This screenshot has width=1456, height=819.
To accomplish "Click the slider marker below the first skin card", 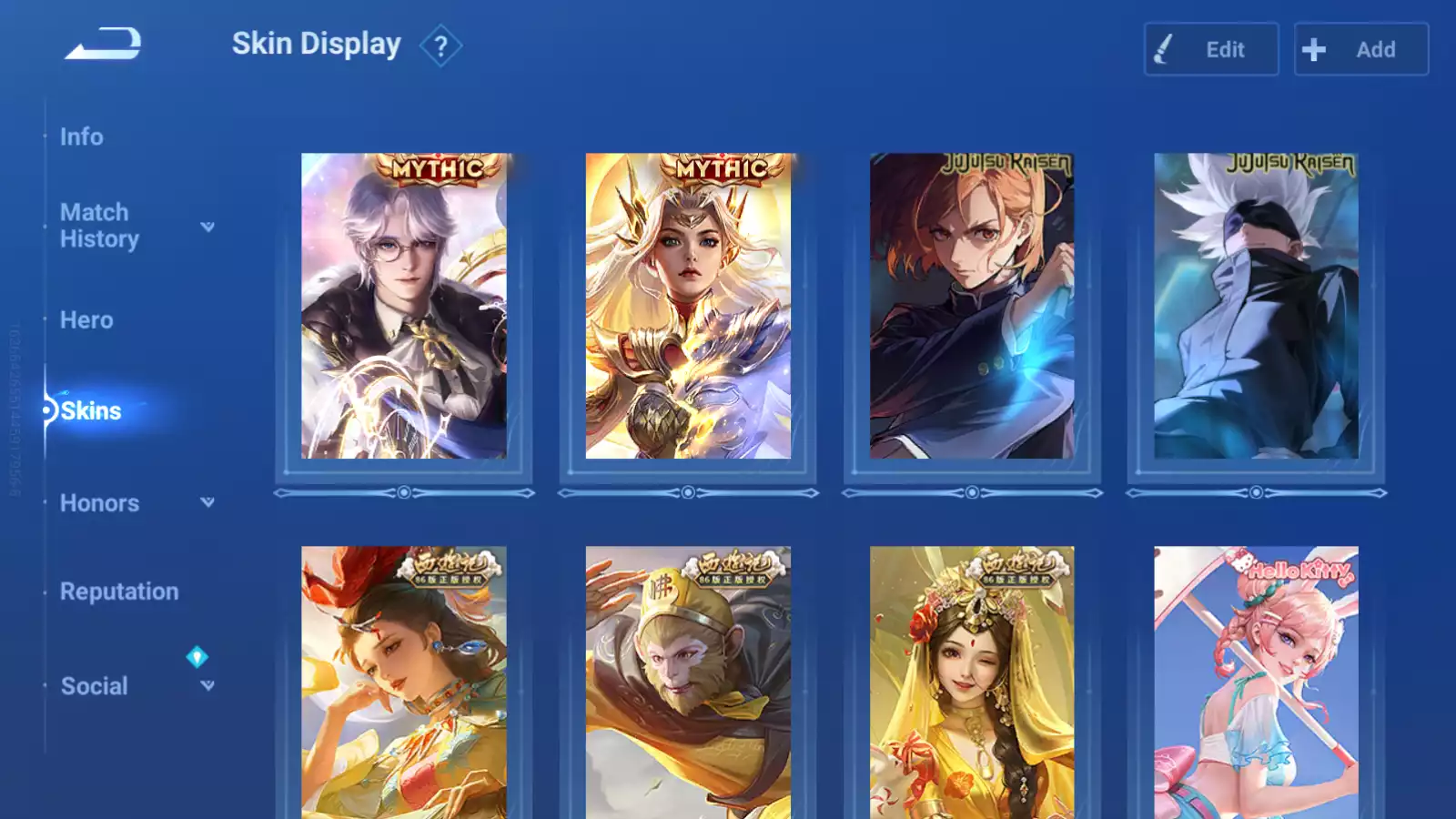I will click(403, 492).
